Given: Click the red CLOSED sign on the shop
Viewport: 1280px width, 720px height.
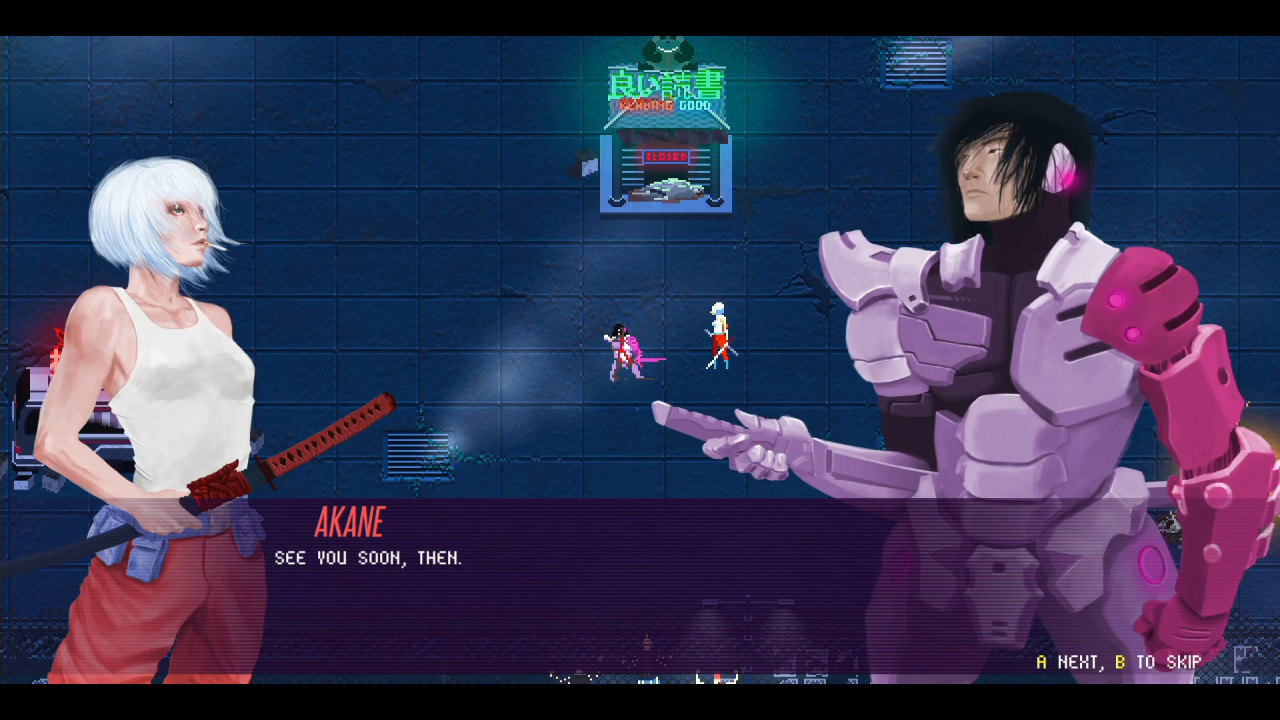Looking at the screenshot, I should coord(667,157).
